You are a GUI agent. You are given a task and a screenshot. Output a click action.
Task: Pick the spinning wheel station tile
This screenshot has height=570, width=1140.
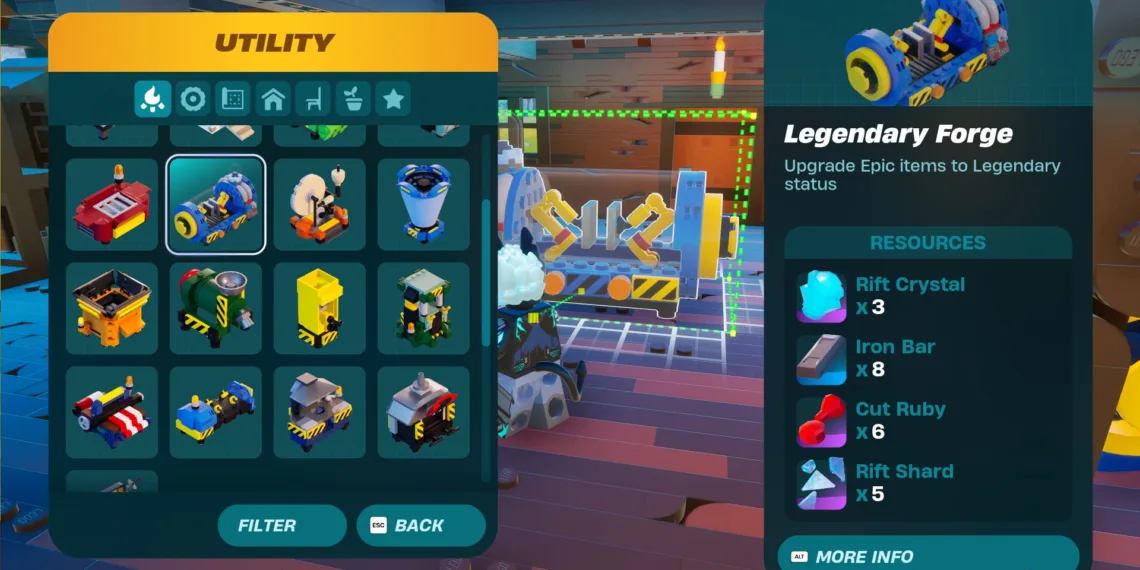tap(320, 204)
